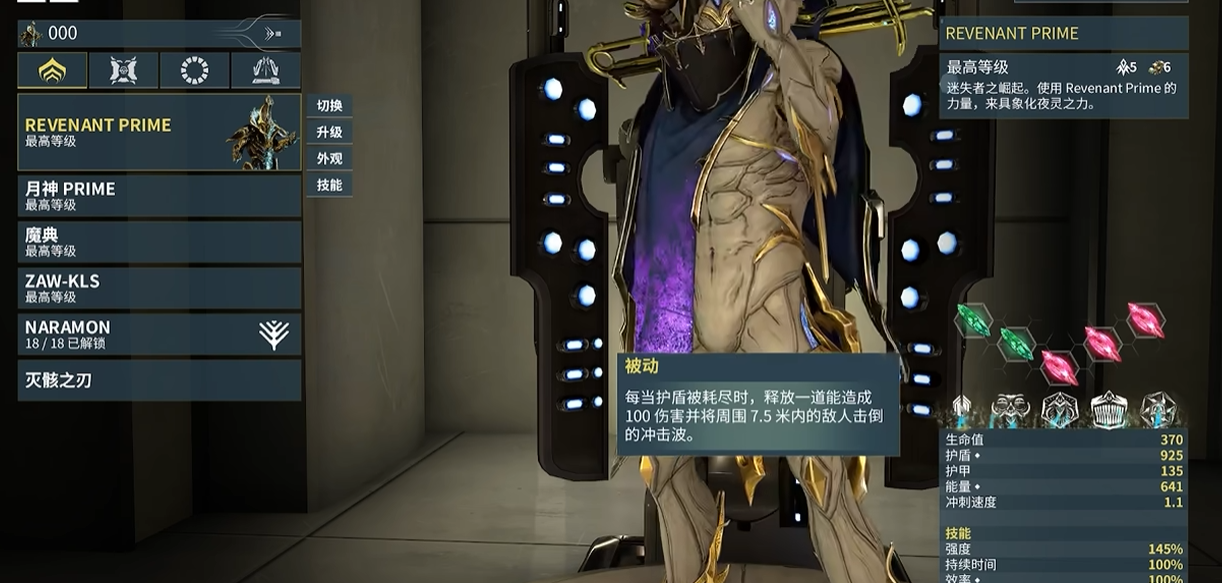The image size is (1222, 583).
Task: Click the 切换 (switch) button
Action: coord(329,106)
